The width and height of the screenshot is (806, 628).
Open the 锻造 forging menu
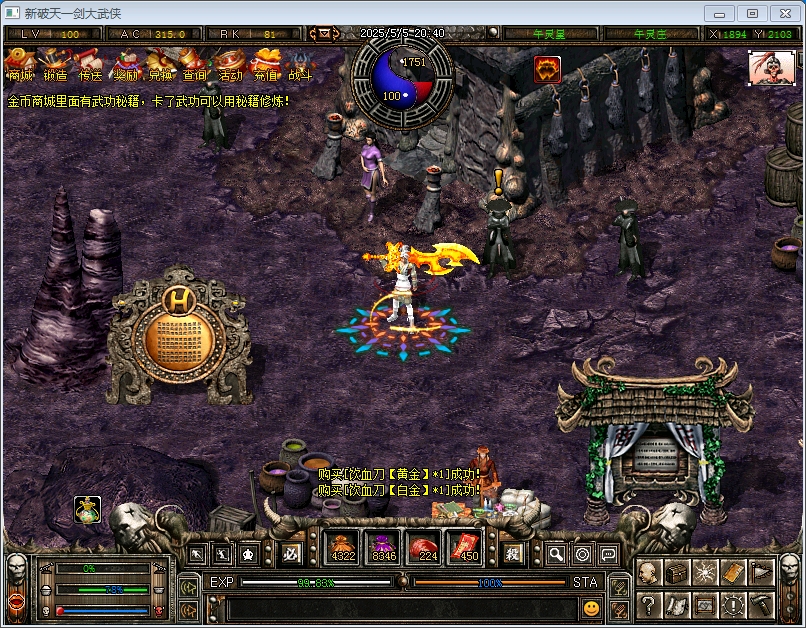point(55,64)
